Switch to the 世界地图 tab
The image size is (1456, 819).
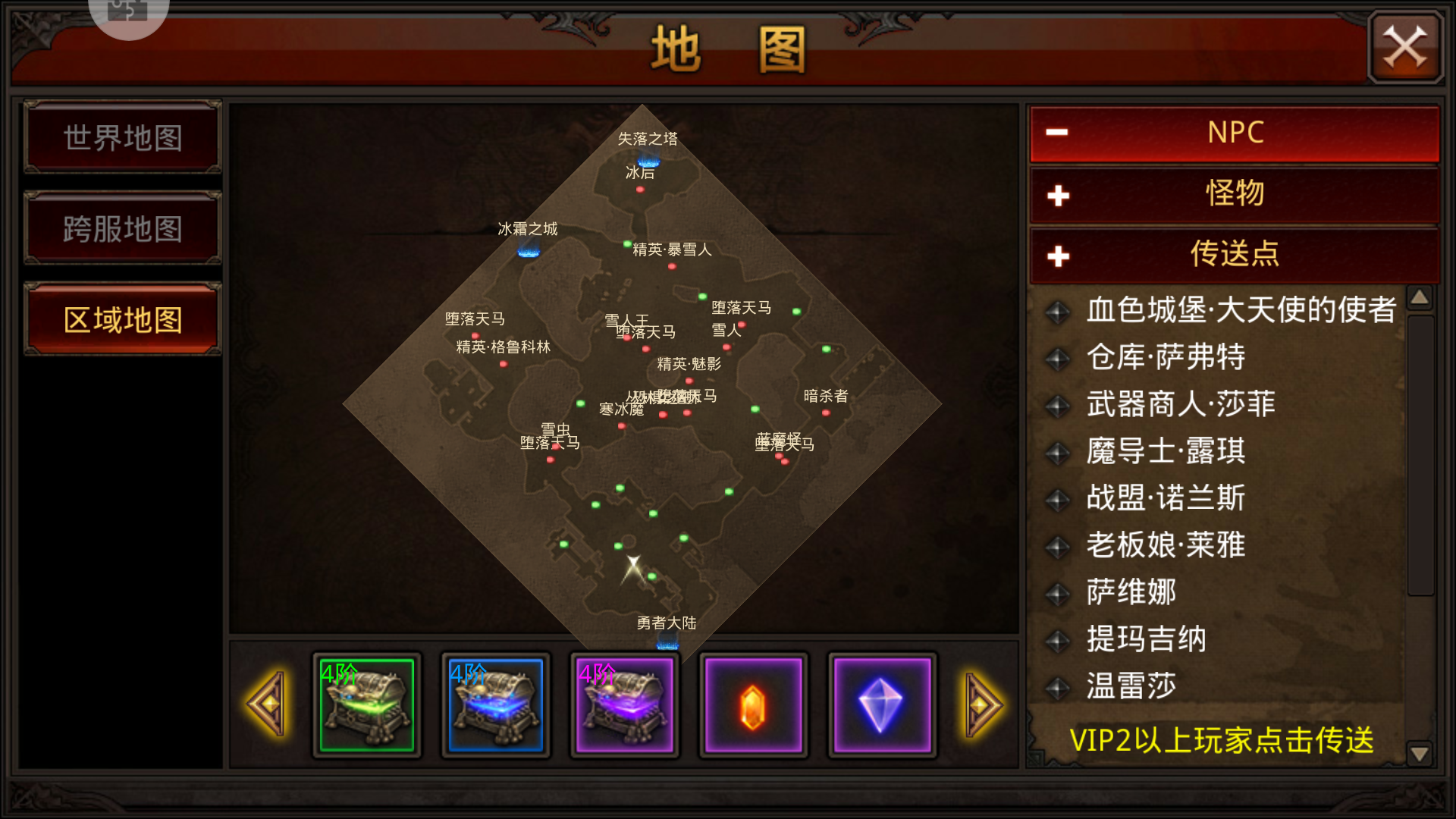click(x=122, y=138)
